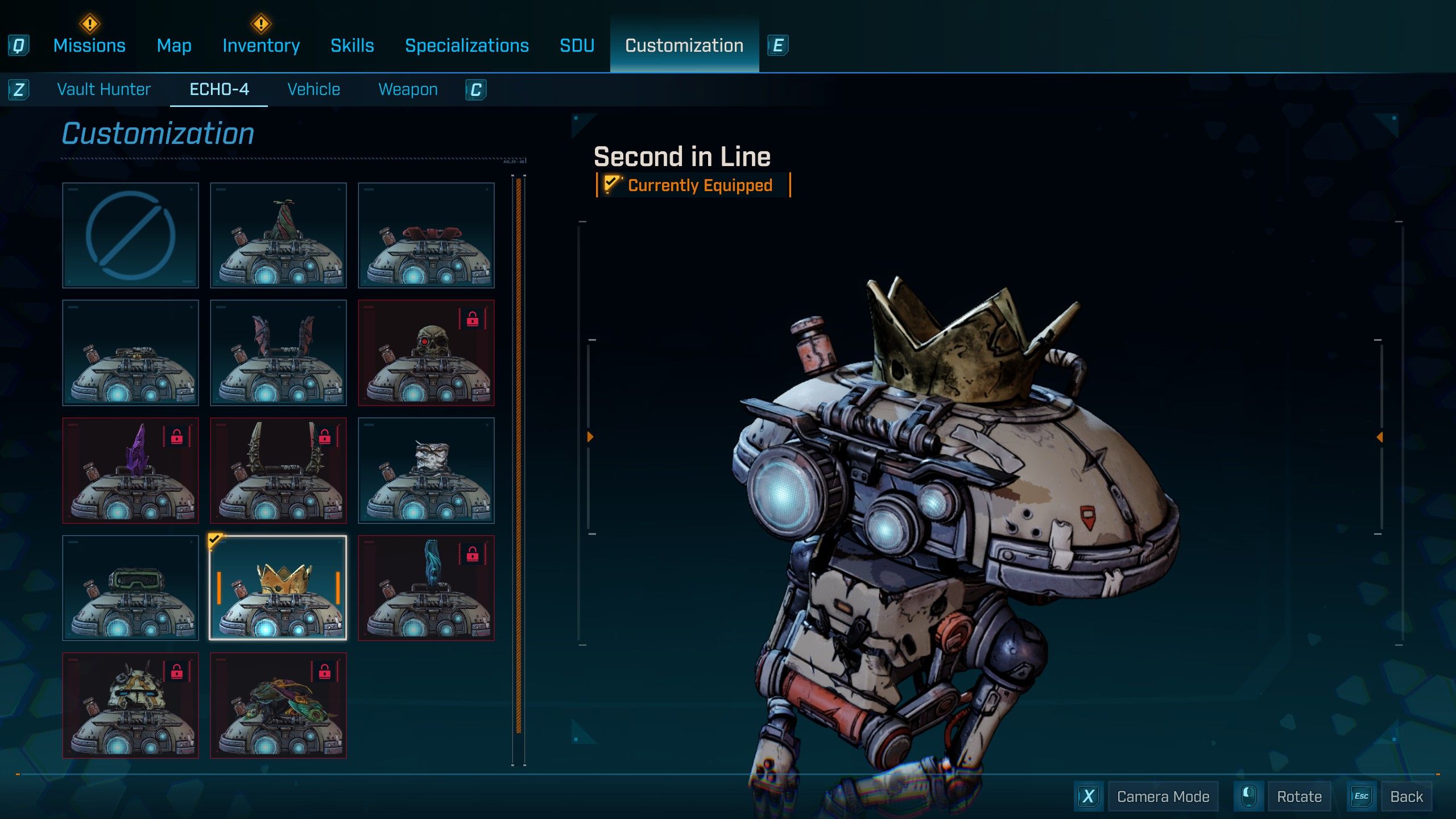The height and width of the screenshot is (819, 1456).
Task: Pick the bat wings ECHO-4 ornament
Action: tap(278, 353)
